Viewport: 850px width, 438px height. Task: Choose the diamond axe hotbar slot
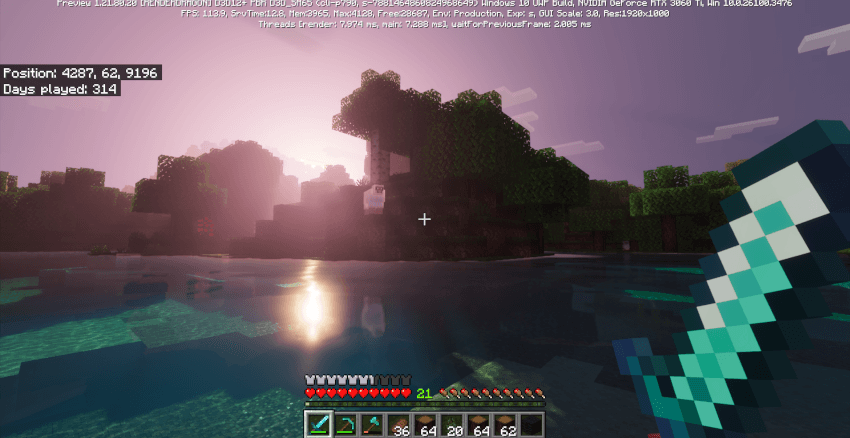(x=372, y=424)
